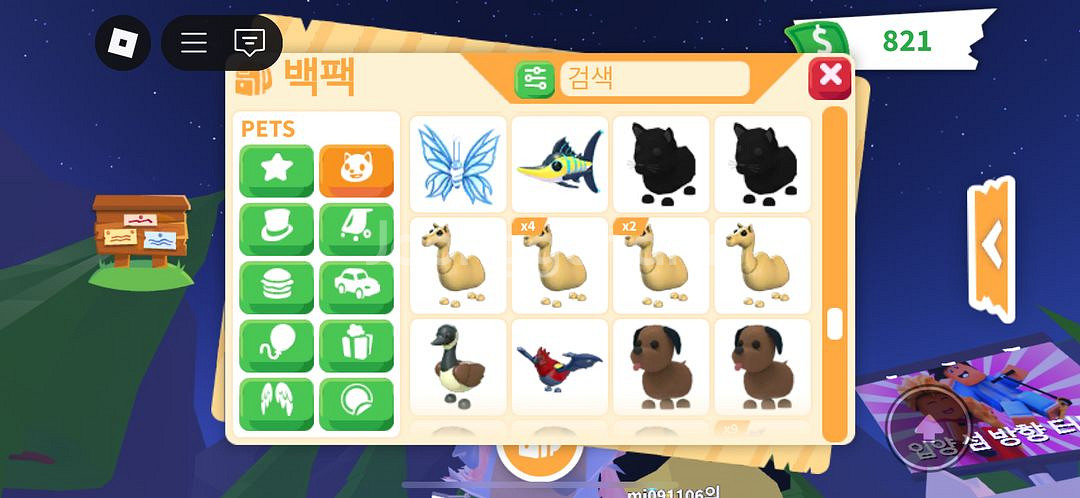
Task: Open the Roblox chat window
Action: pyautogui.click(x=249, y=43)
